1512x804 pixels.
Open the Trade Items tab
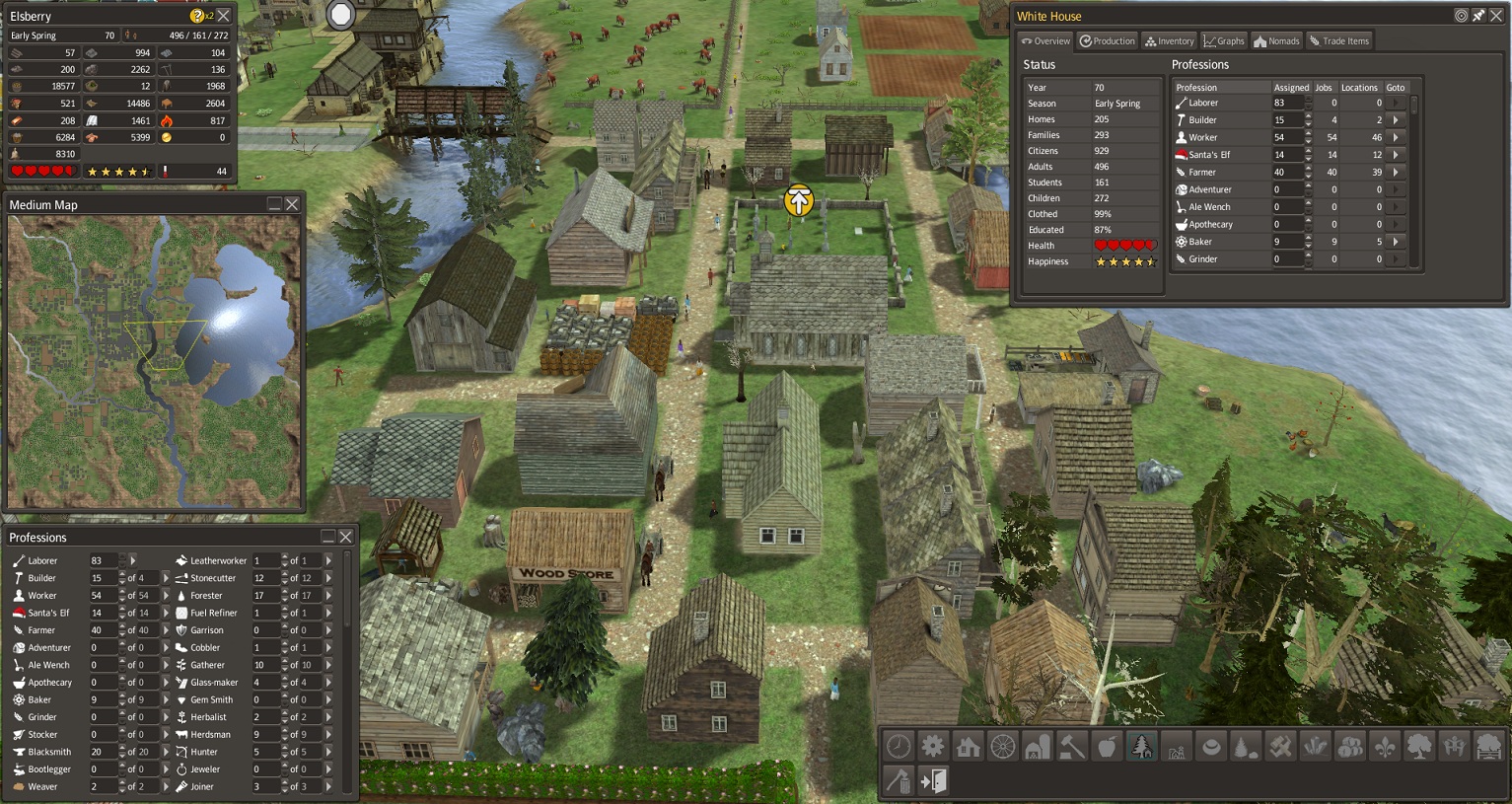coord(1339,41)
